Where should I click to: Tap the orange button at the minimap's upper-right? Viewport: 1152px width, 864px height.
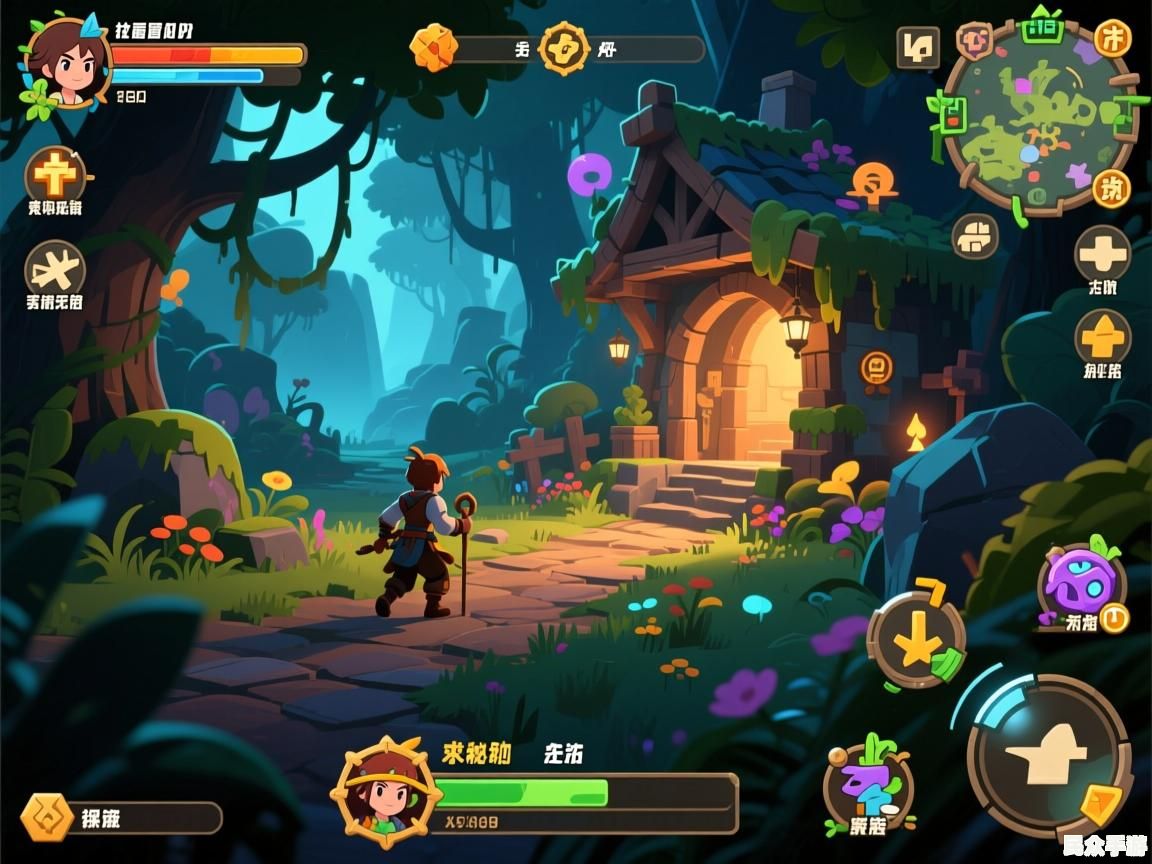(x=1112, y=39)
